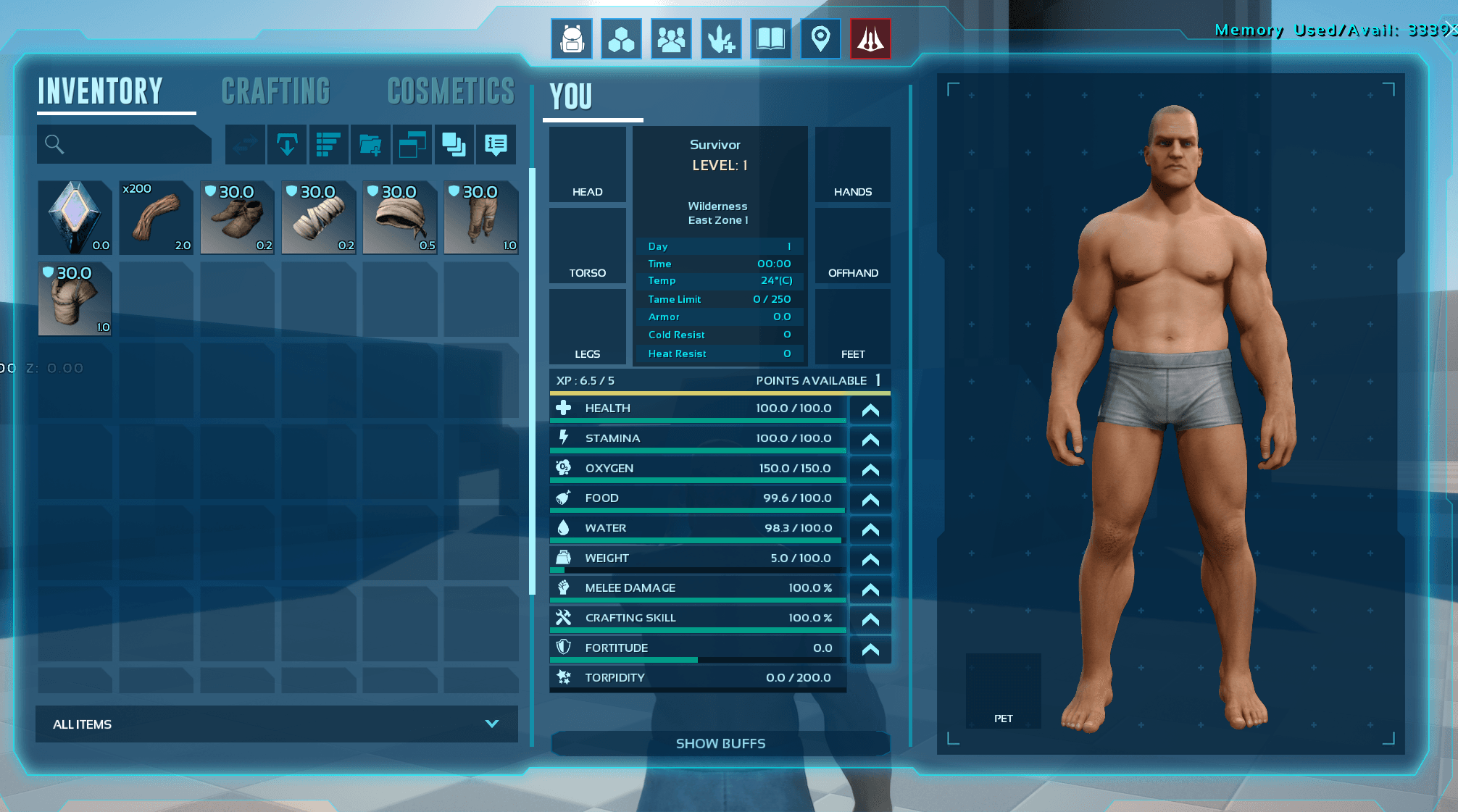Open the book journal icon
The width and height of the screenshot is (1458, 812).
(x=770, y=39)
